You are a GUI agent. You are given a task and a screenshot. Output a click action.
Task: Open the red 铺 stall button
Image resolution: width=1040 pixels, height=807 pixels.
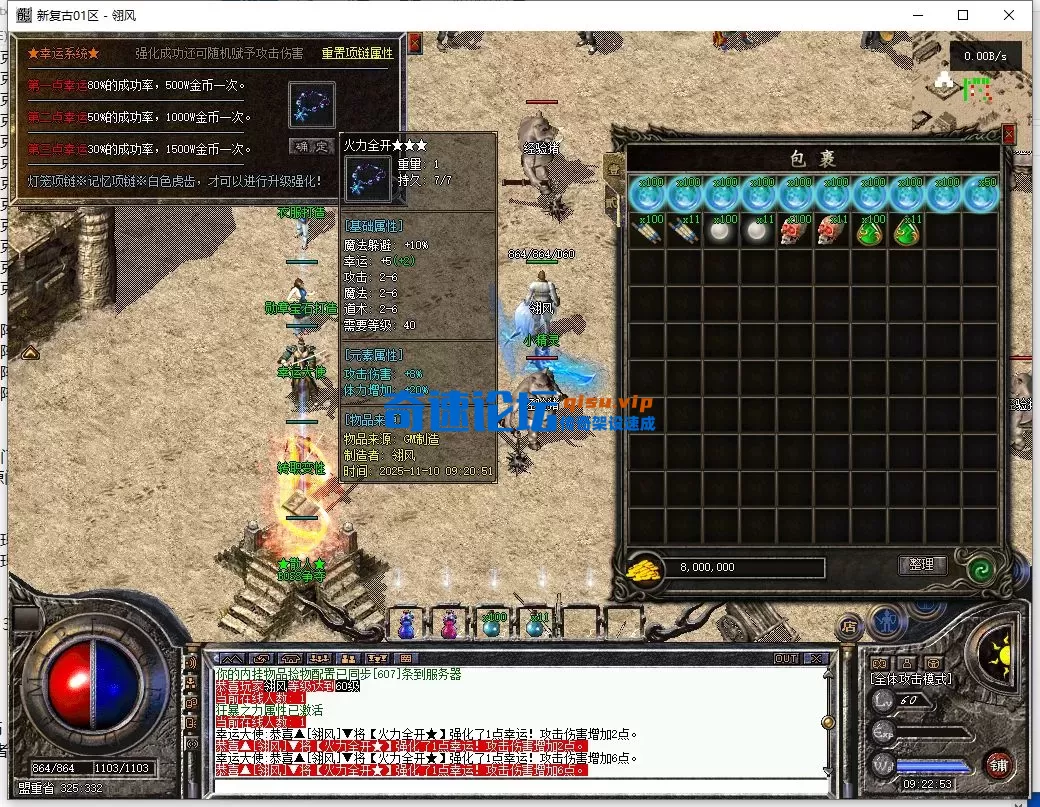coord(997,765)
